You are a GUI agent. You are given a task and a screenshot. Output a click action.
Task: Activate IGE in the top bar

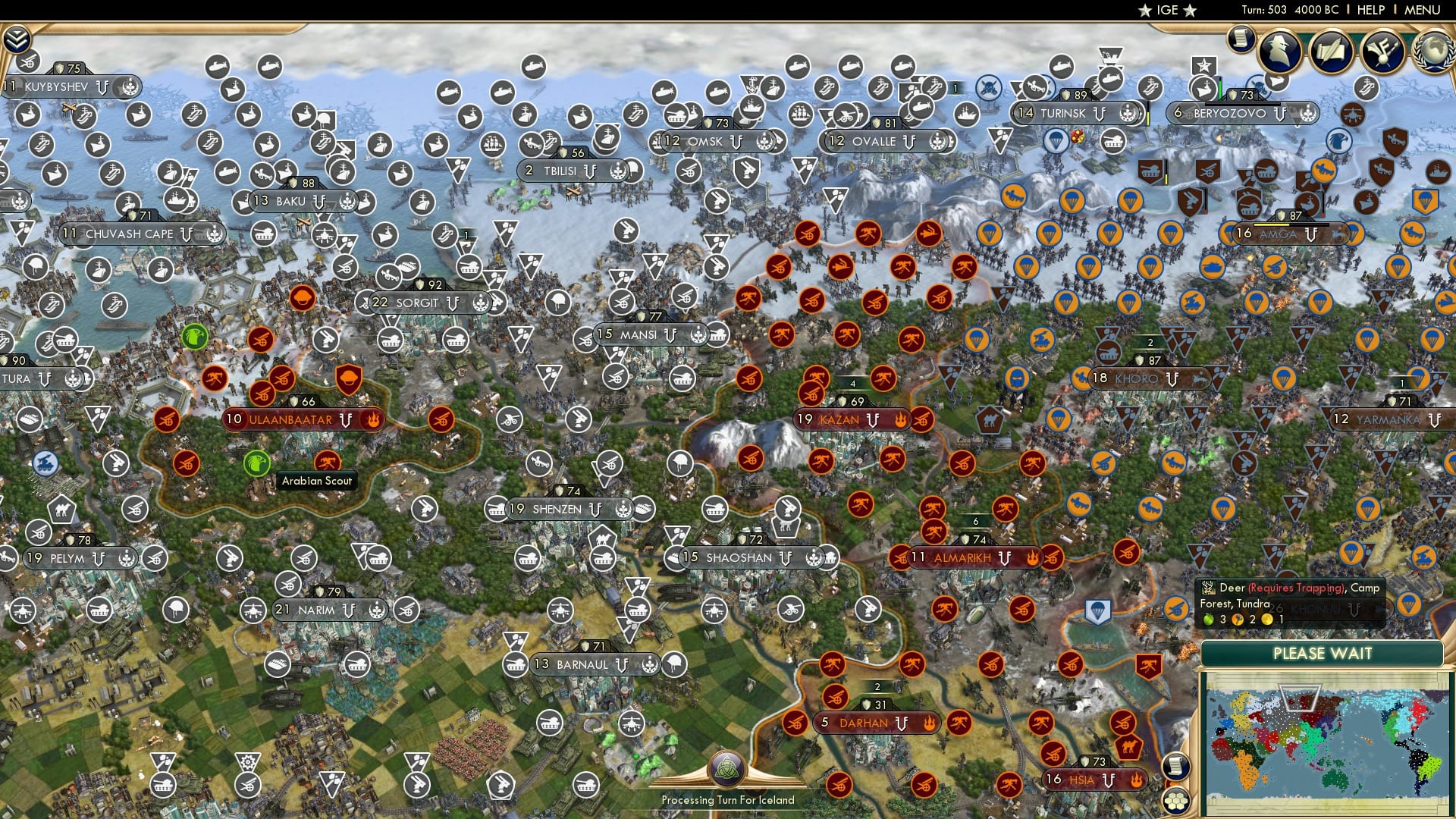coord(1166,10)
